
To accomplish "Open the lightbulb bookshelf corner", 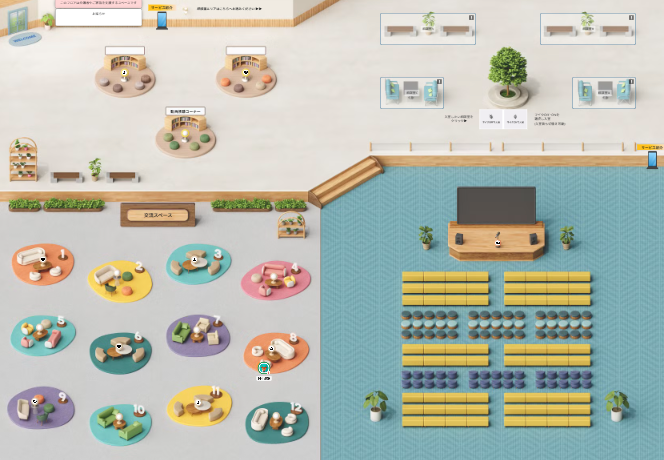I will pos(185,135).
